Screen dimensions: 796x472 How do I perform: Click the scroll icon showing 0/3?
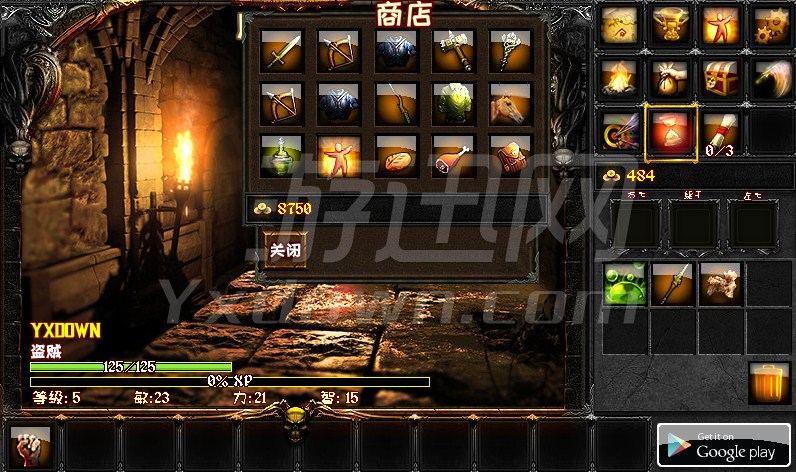[720, 131]
